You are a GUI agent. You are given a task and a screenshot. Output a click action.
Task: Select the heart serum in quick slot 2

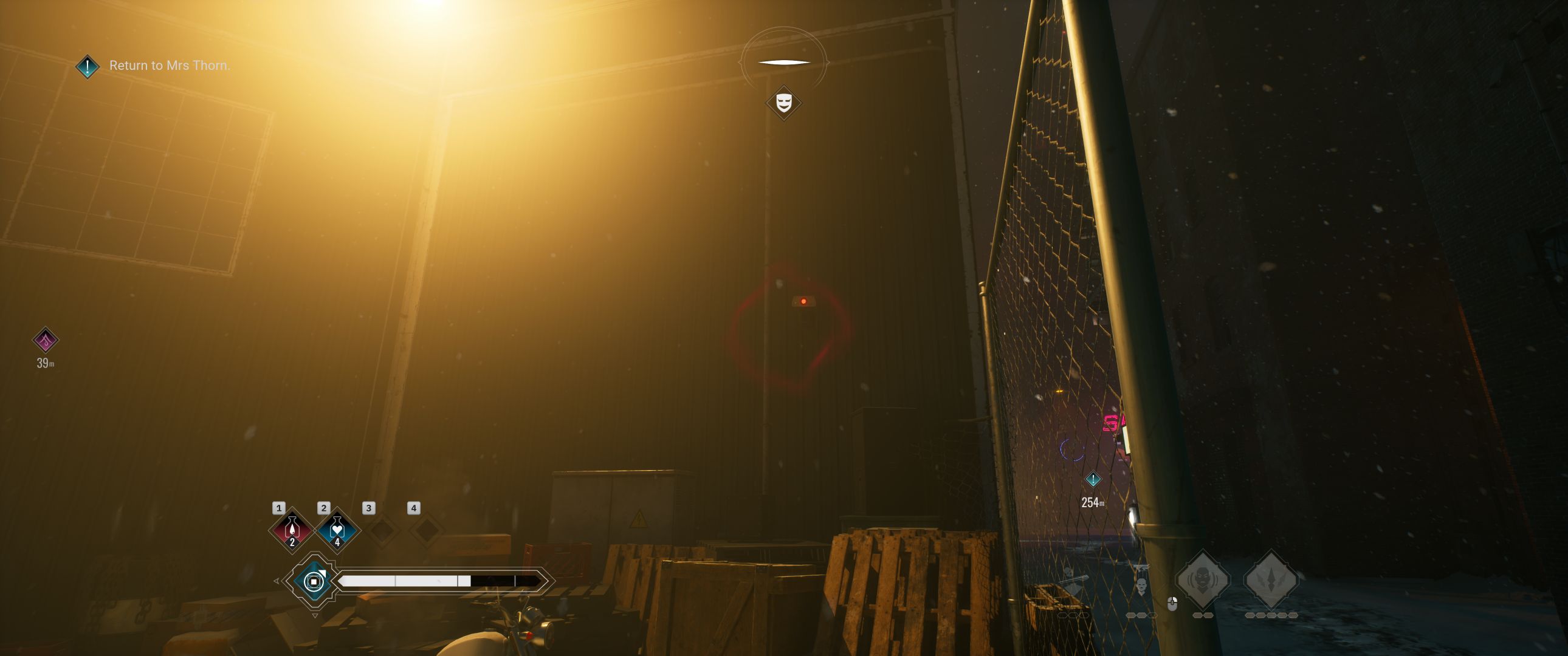337,531
